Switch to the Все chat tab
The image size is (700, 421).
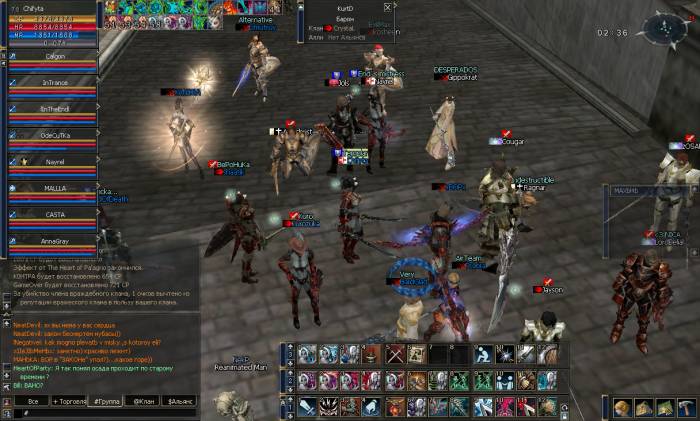(x=33, y=400)
